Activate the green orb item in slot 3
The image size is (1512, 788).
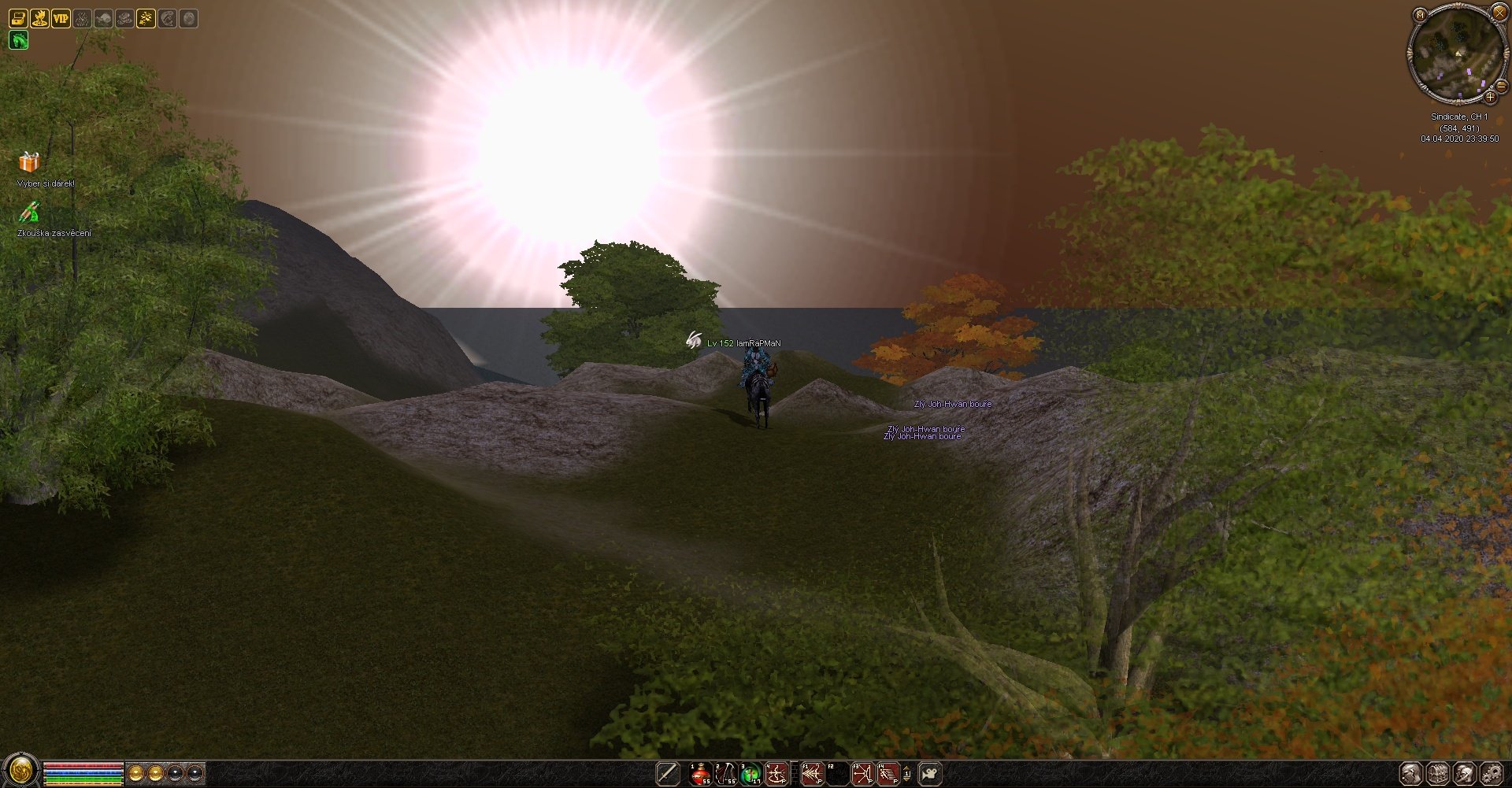[x=750, y=774]
